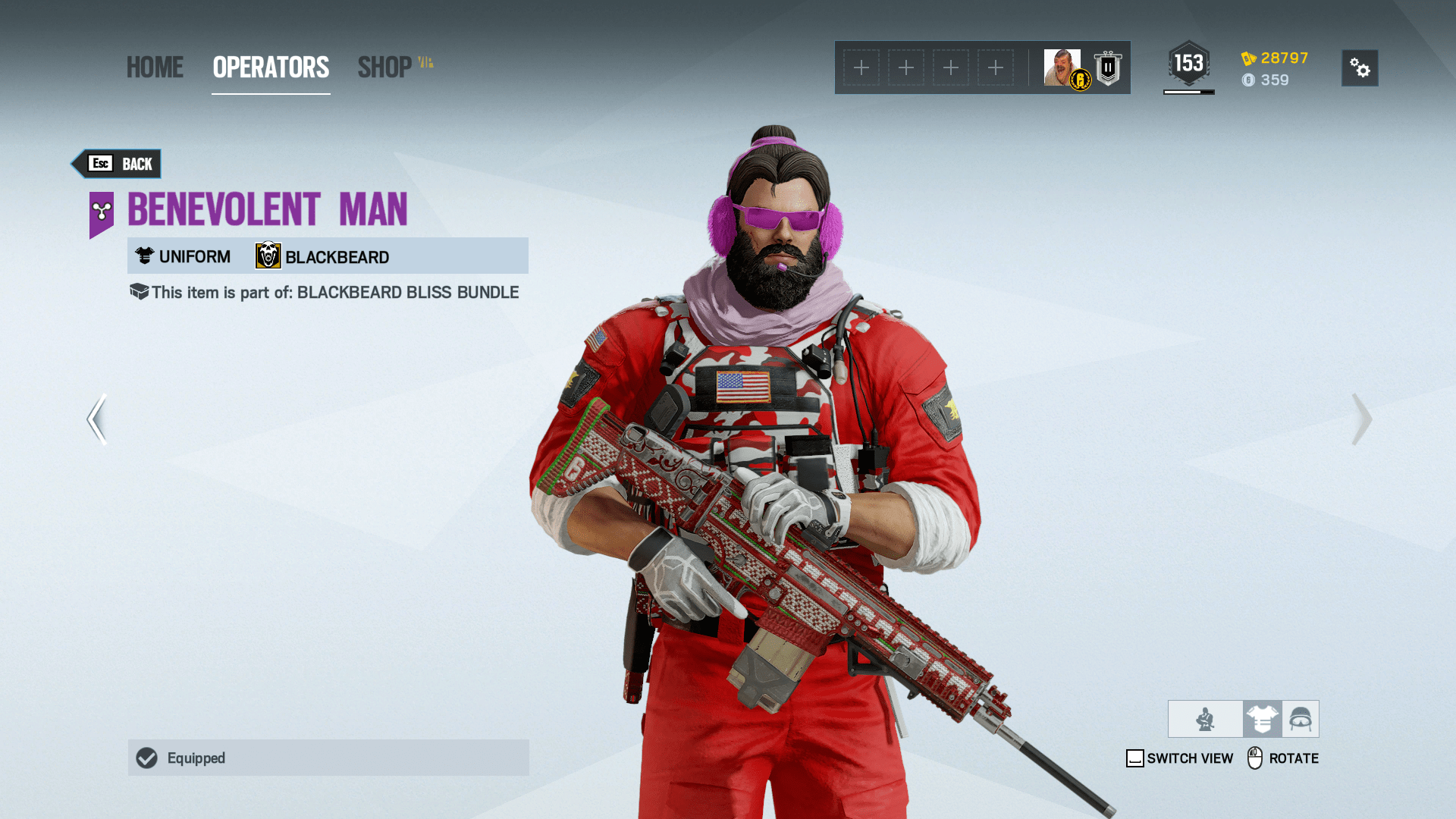Open the SHOP tab
This screenshot has width=1456, height=819.
(387, 67)
